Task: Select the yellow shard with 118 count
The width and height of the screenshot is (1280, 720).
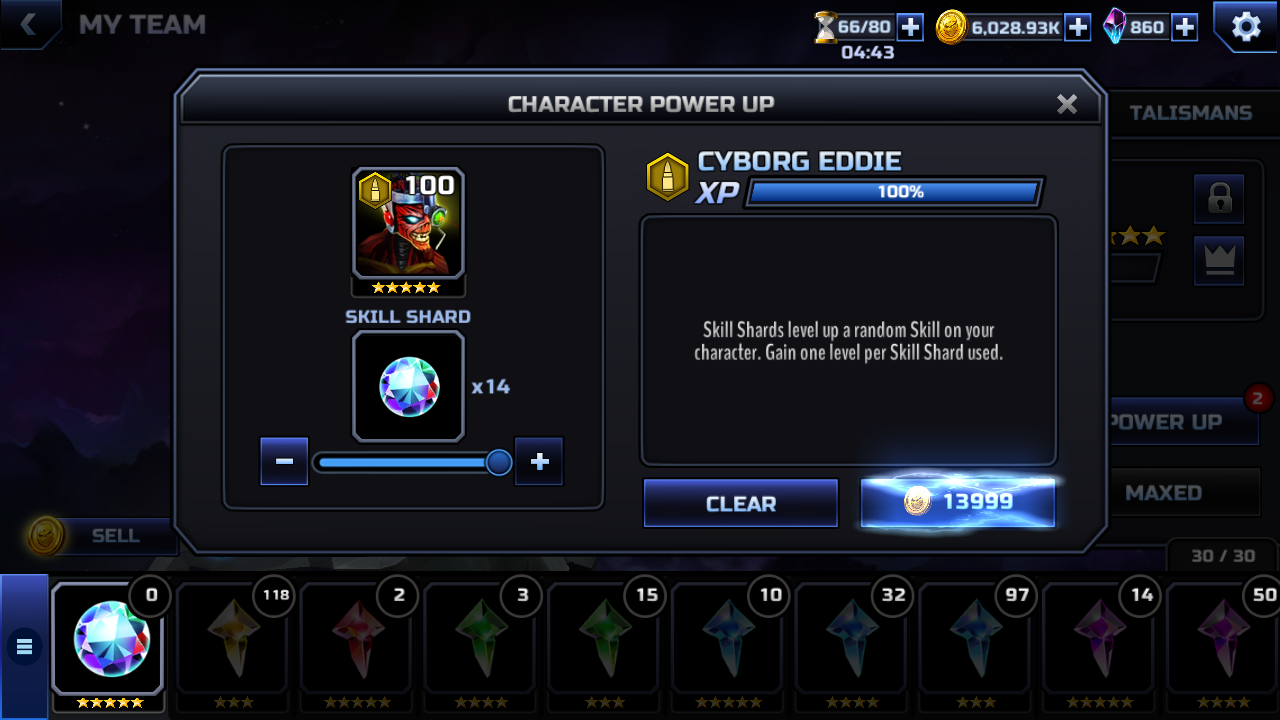Action: (x=233, y=640)
